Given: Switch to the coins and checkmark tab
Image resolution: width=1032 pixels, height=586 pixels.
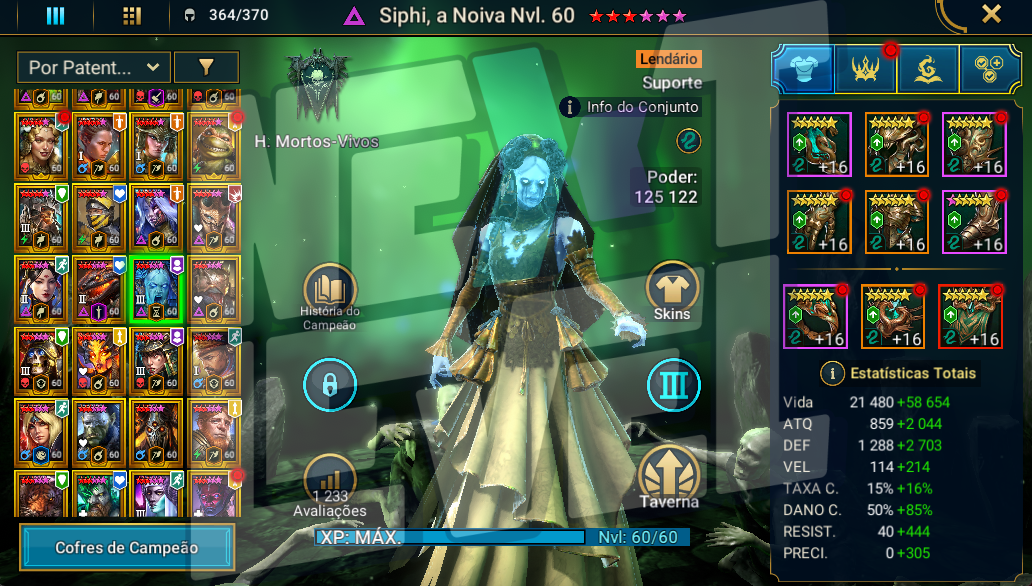Looking at the screenshot, I should point(989,69).
